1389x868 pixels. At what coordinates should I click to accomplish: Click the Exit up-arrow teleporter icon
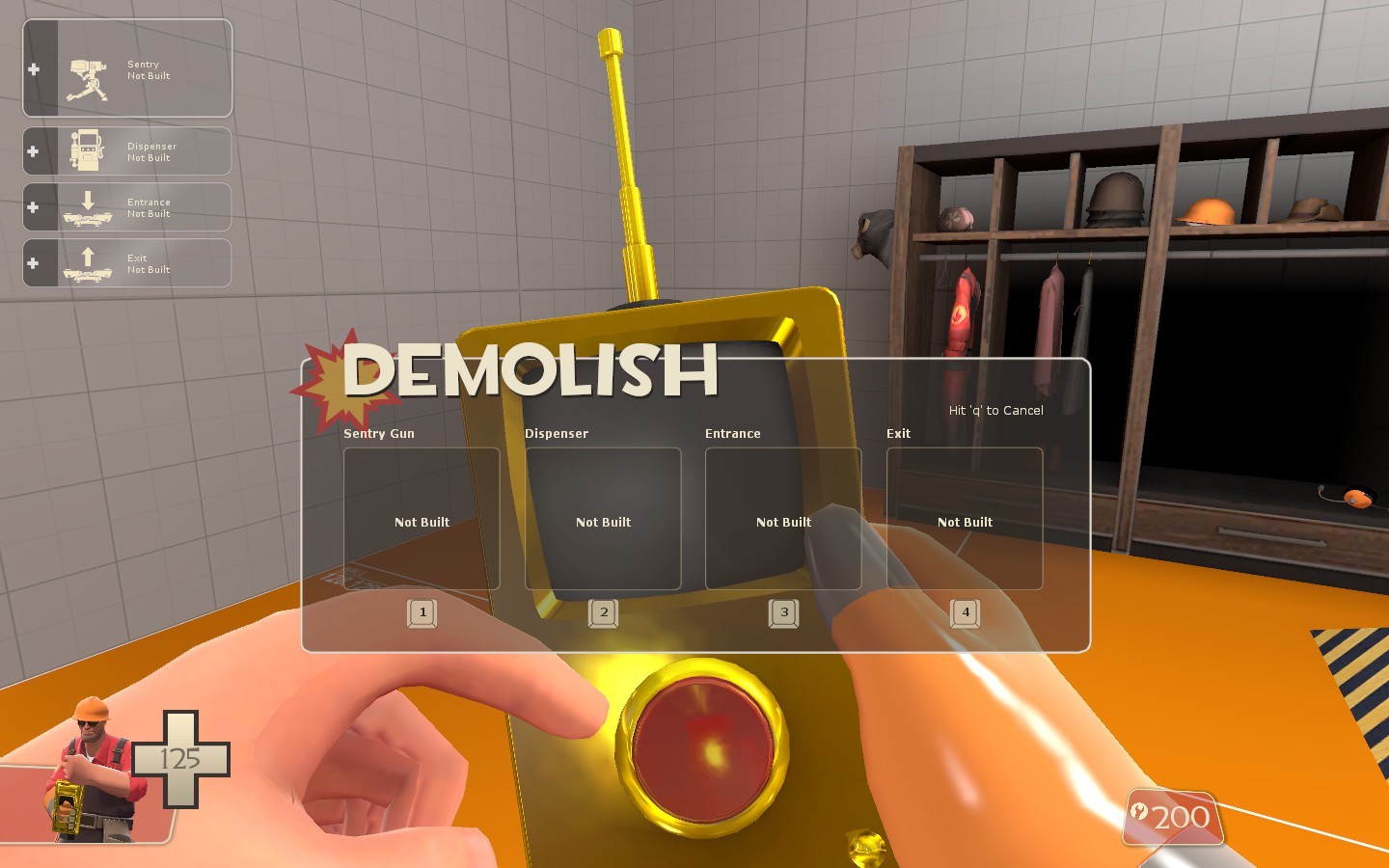click(88, 261)
